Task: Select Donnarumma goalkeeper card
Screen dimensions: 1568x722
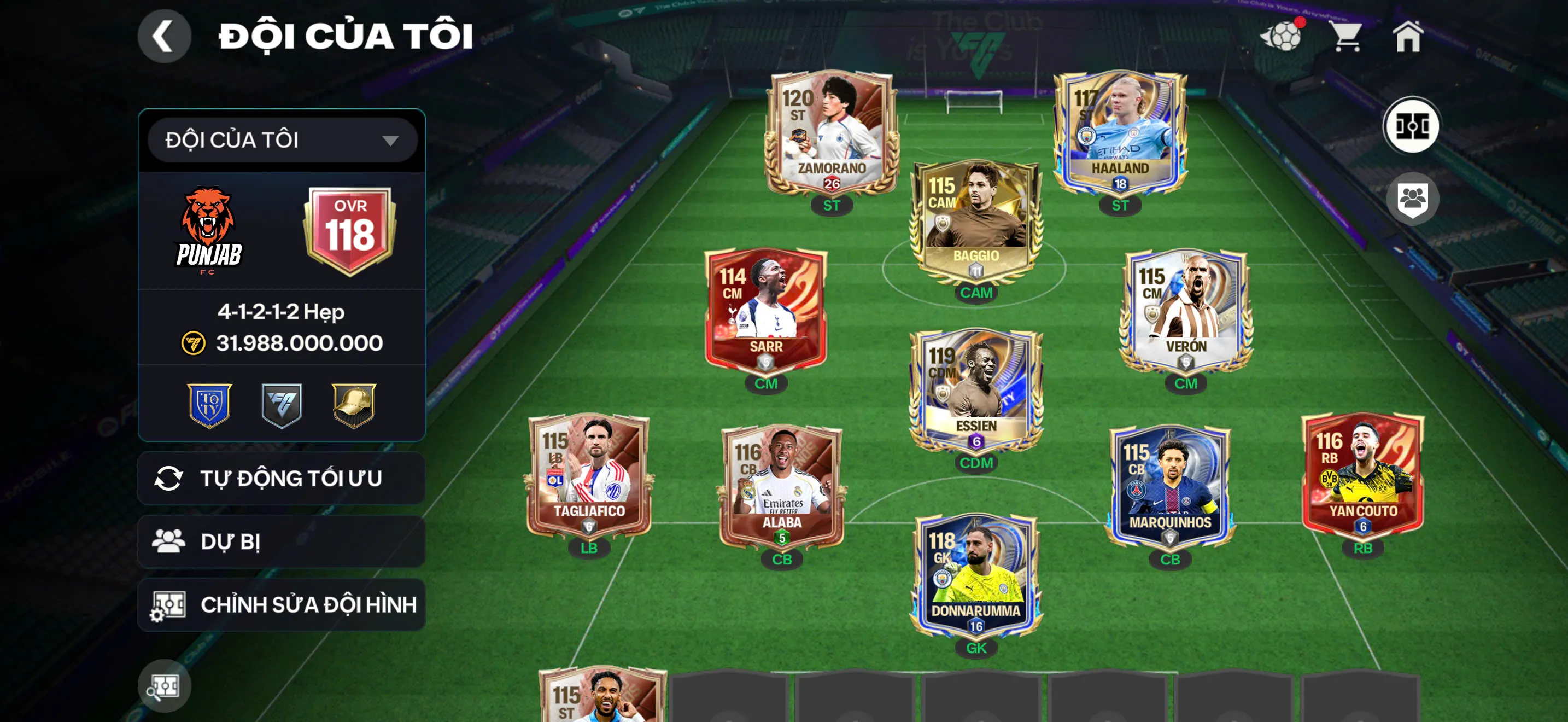Action: [976, 577]
